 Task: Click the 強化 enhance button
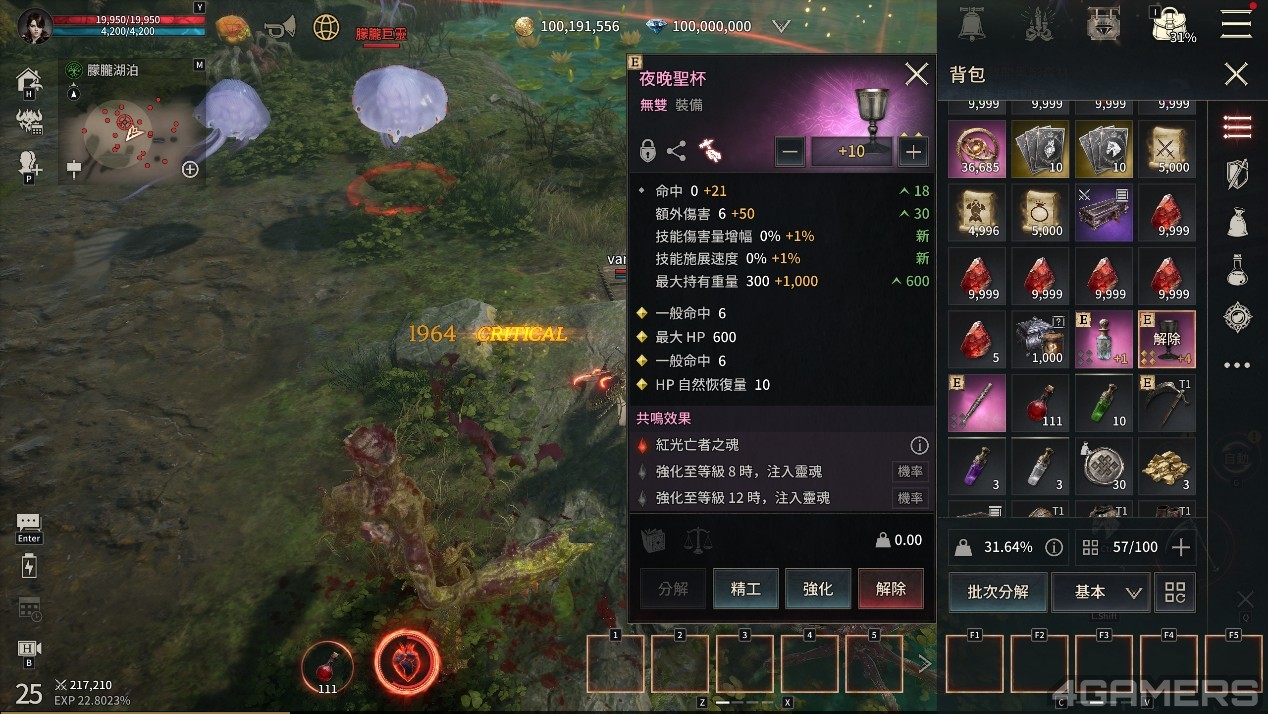pyautogui.click(x=818, y=589)
